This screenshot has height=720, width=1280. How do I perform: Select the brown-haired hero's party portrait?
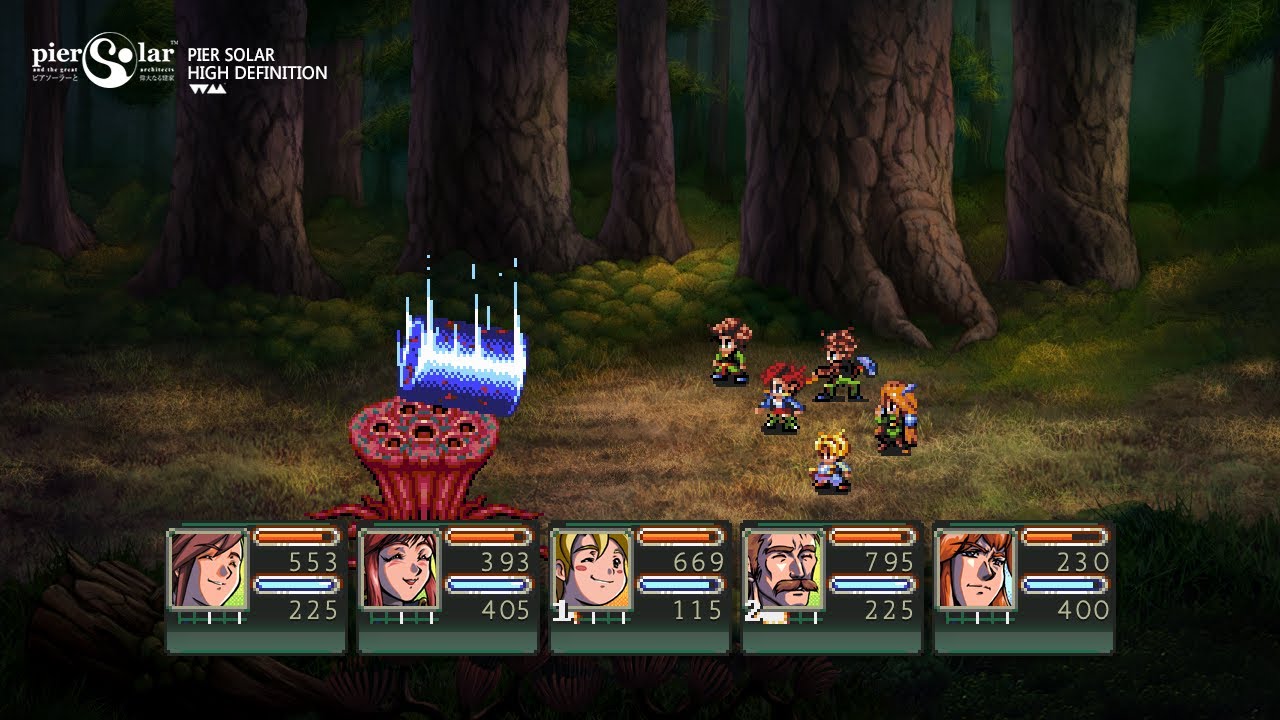click(207, 569)
